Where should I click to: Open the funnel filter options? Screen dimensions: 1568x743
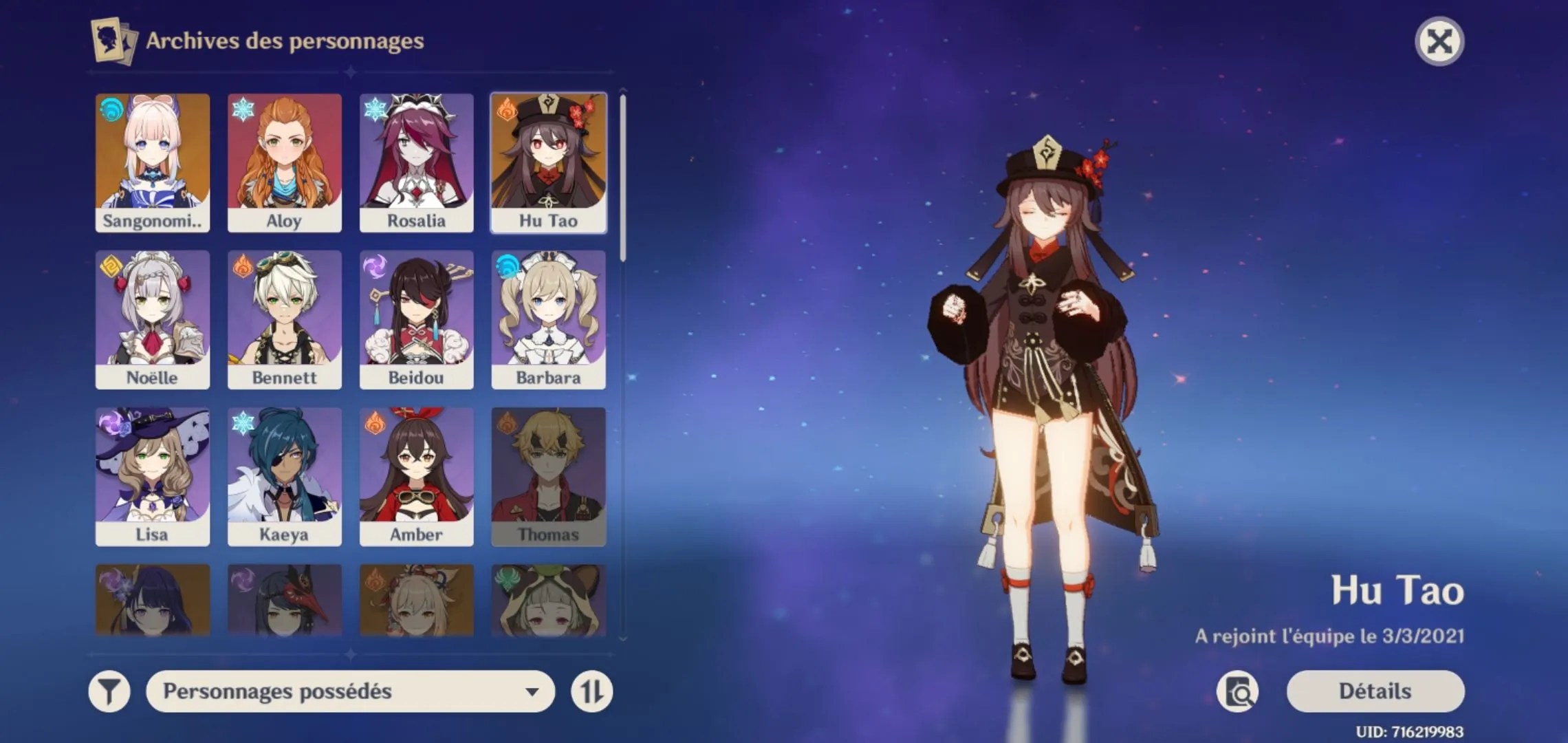[x=109, y=691]
